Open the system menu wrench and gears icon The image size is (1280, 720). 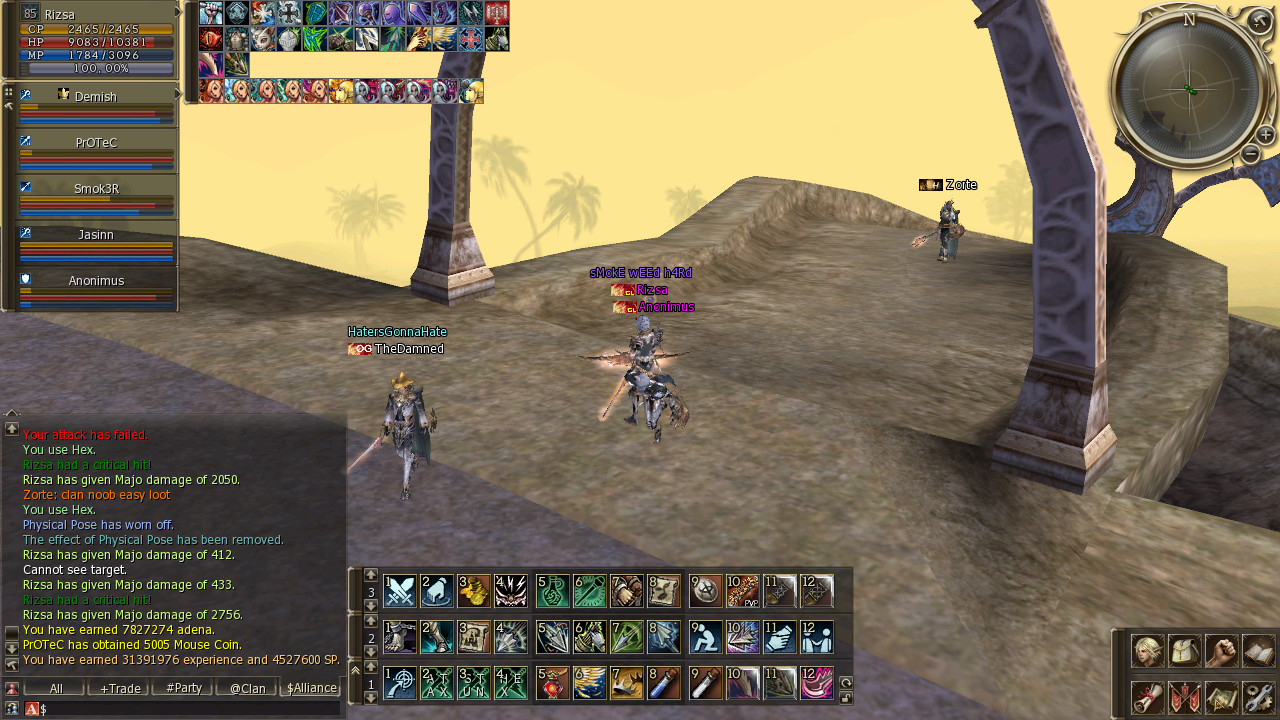coord(1259,696)
